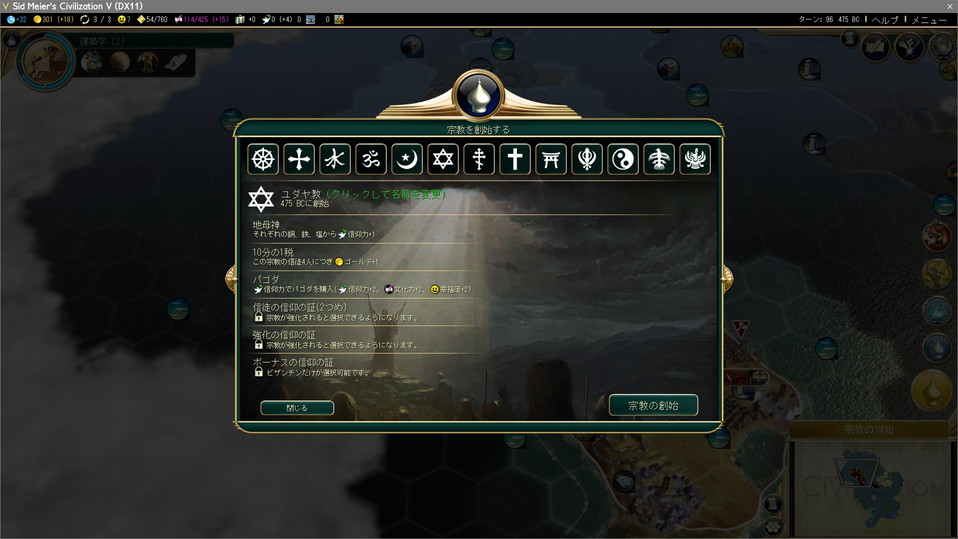
Task: Select the Taoism yin-yang icon
Action: click(623, 159)
